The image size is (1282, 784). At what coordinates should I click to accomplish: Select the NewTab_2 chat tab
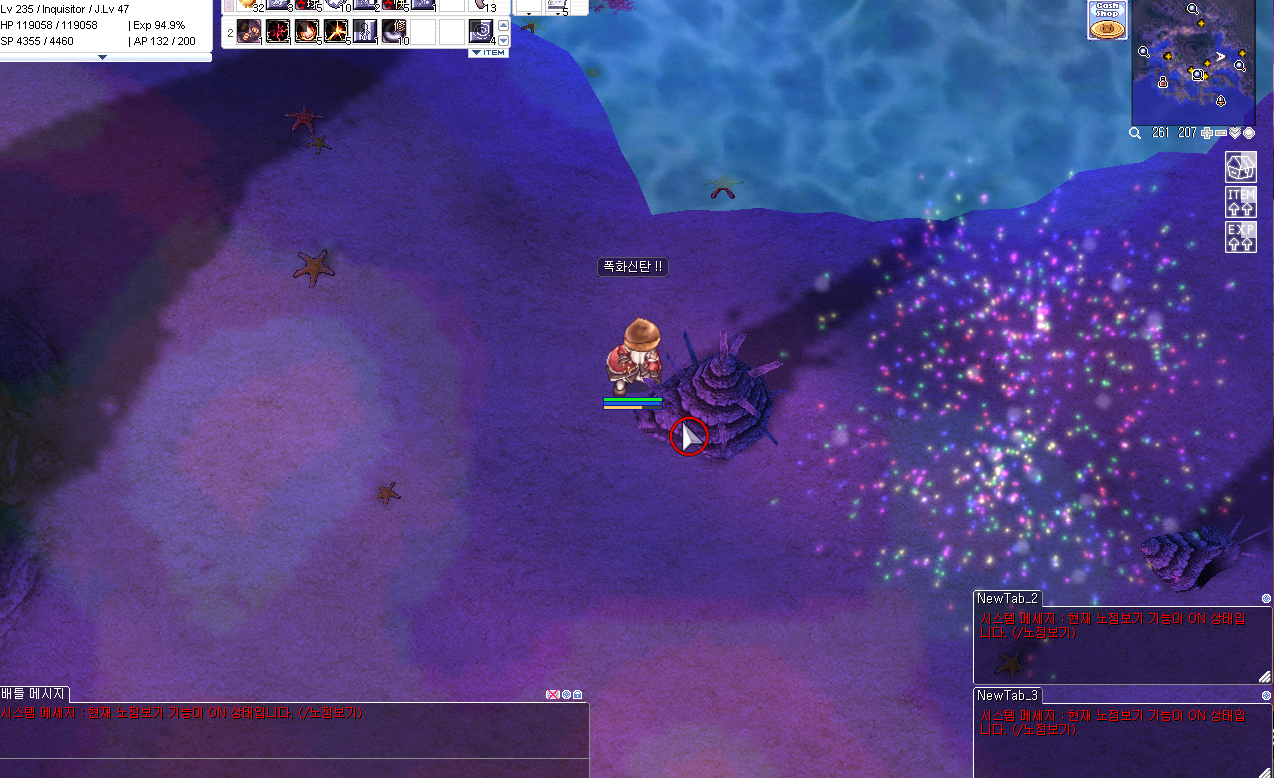[x=1008, y=599]
